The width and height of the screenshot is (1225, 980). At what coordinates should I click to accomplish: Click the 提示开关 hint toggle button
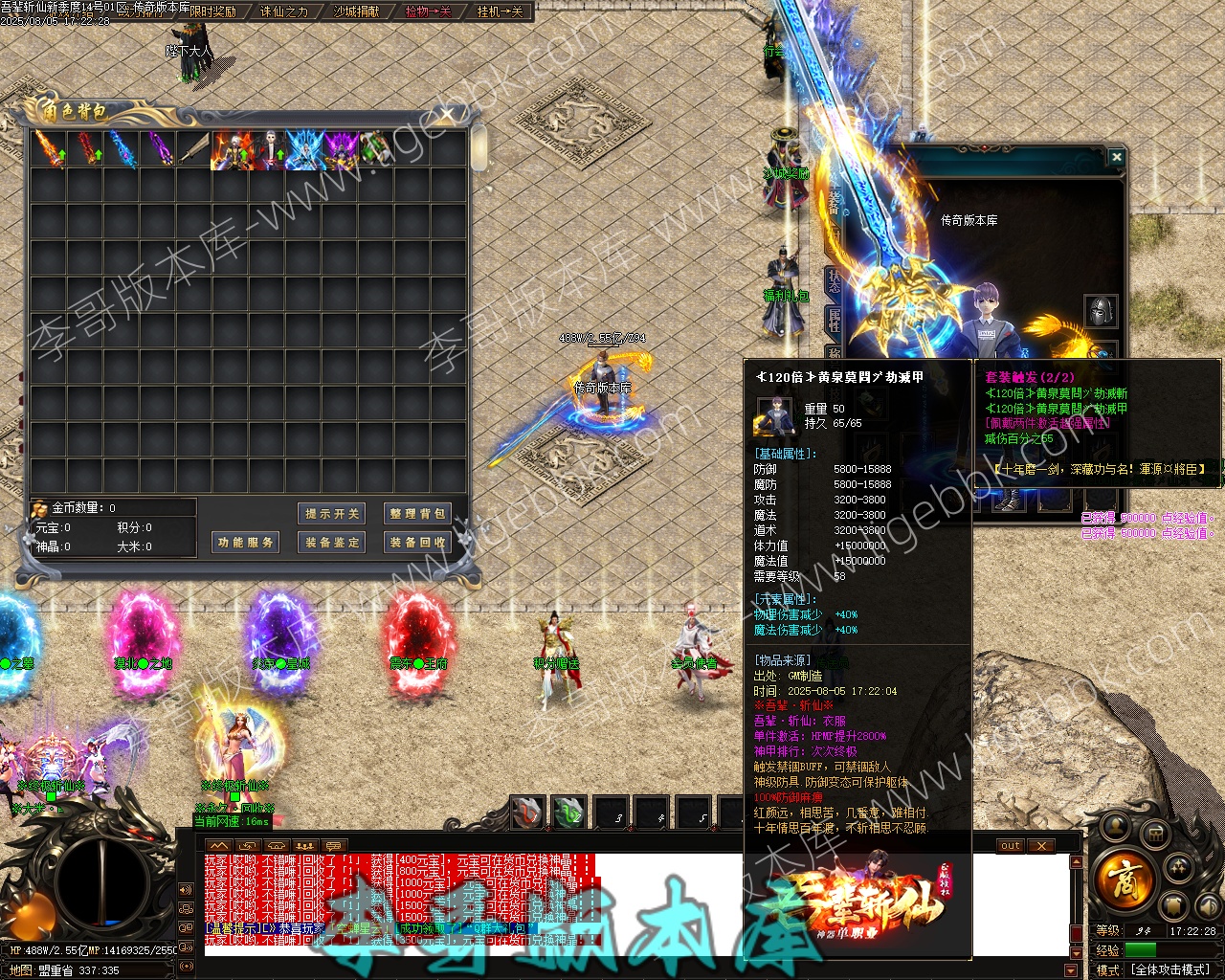[x=332, y=514]
